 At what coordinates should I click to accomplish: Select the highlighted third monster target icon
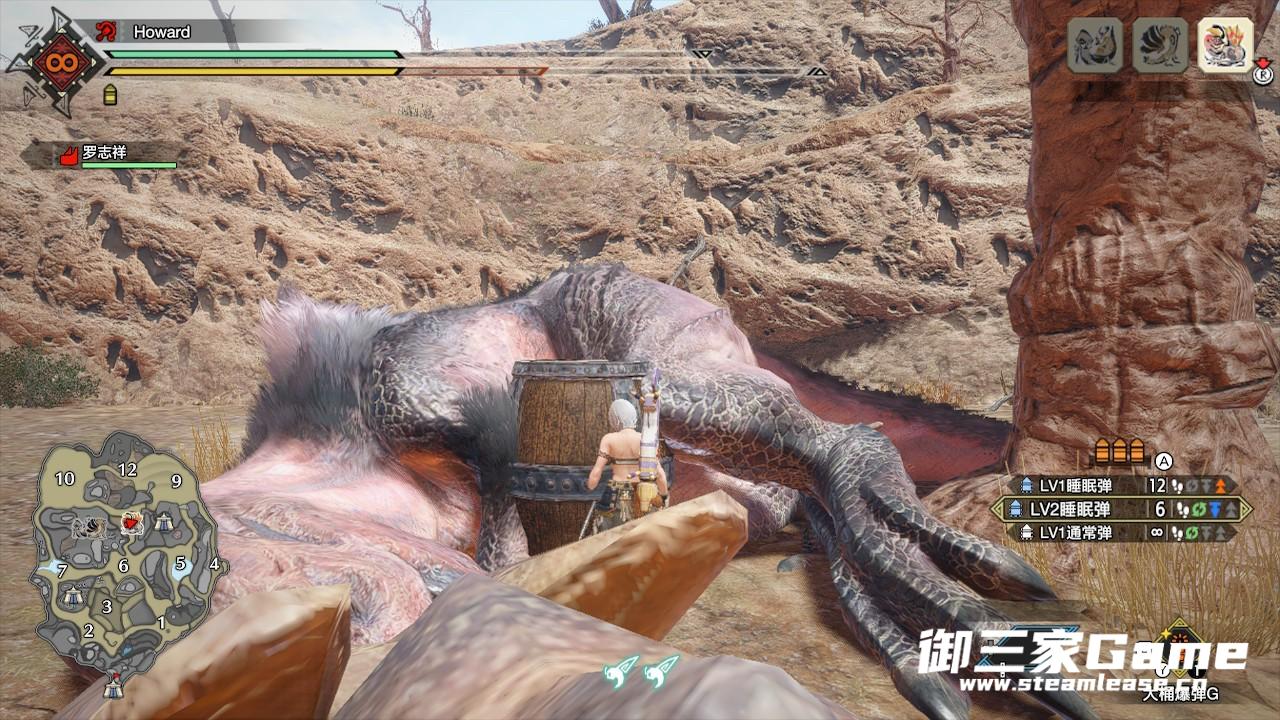tap(1225, 47)
